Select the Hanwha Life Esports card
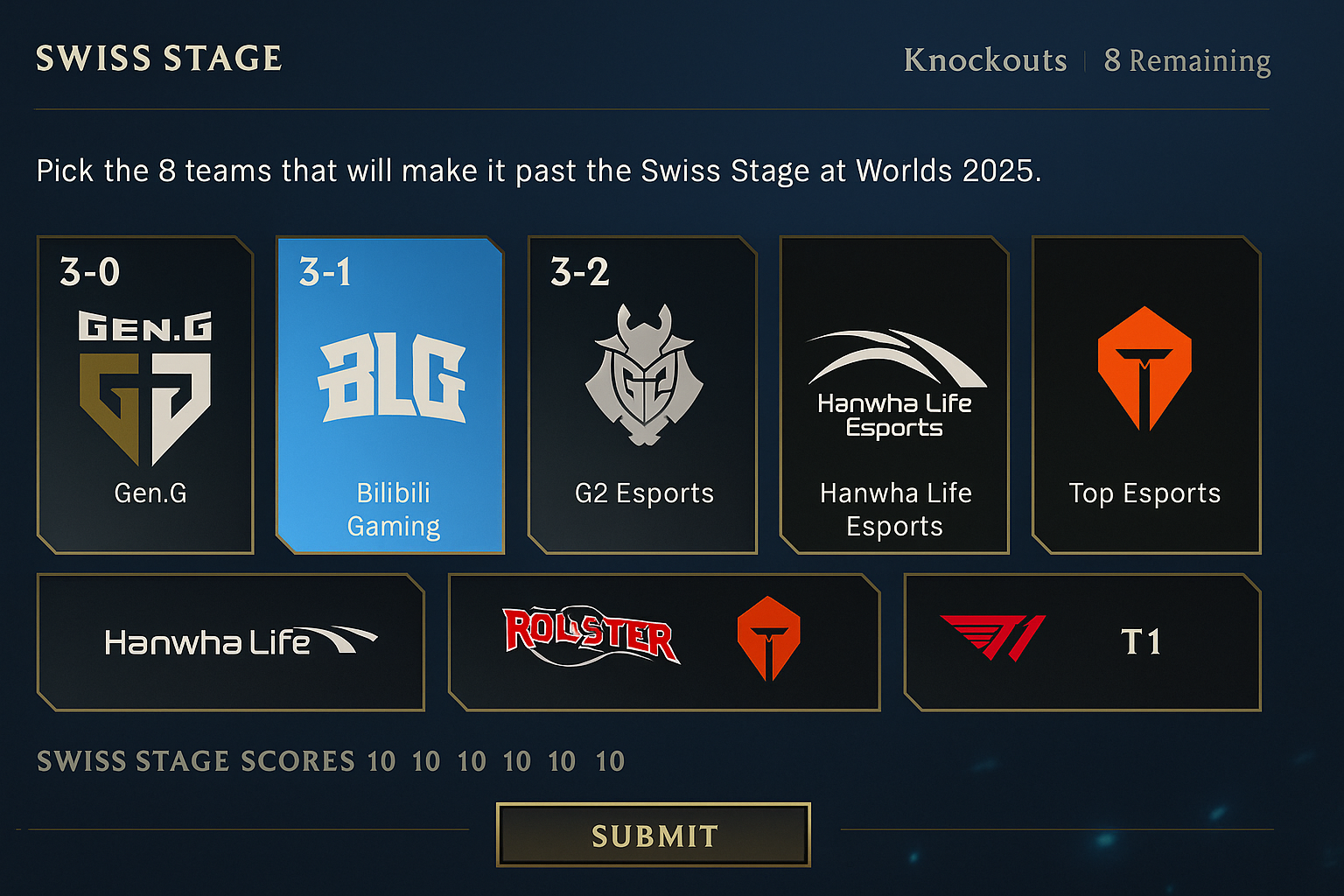1344x896 pixels. point(893,395)
